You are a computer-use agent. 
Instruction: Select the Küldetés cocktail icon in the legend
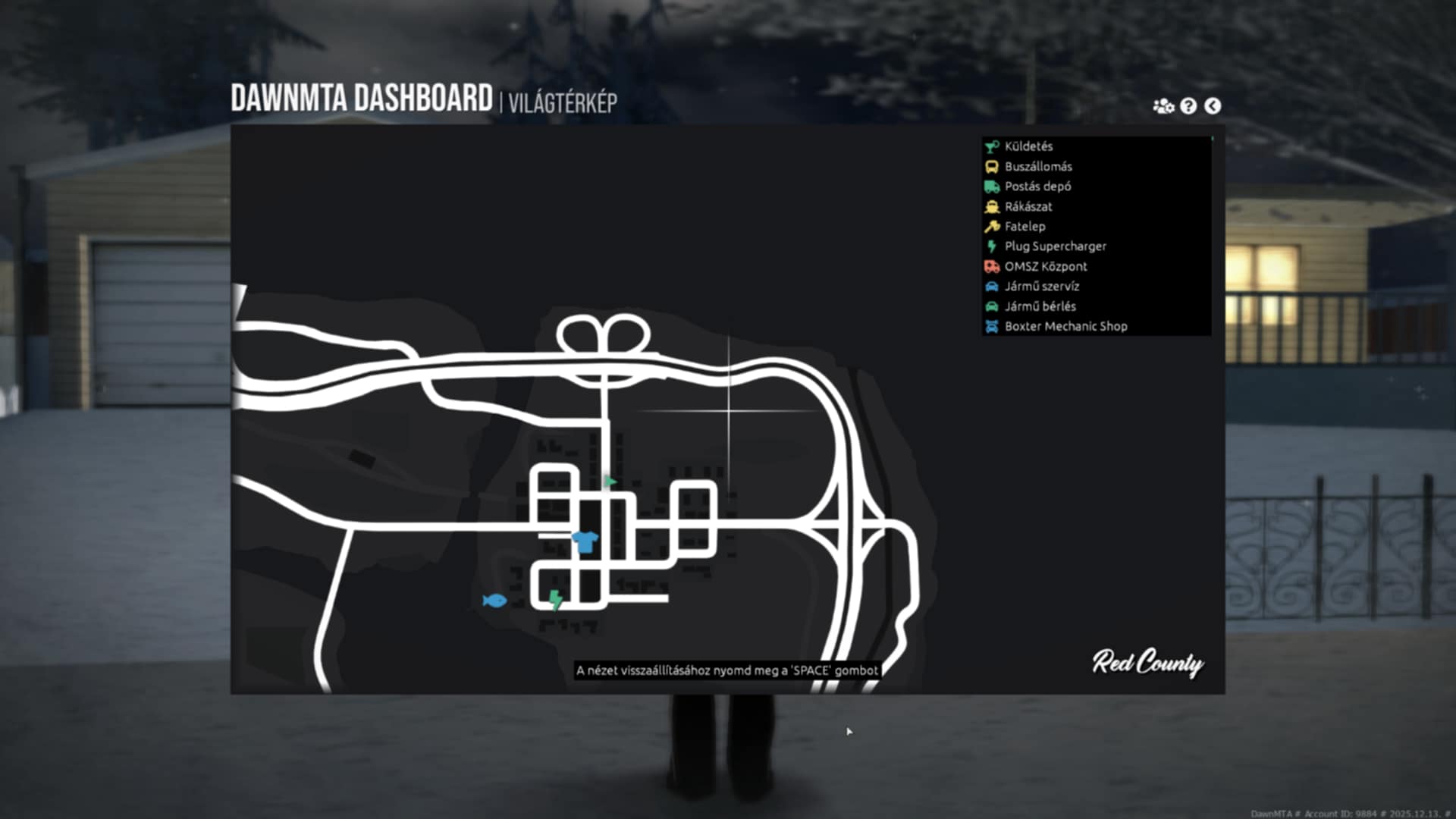[x=991, y=146]
